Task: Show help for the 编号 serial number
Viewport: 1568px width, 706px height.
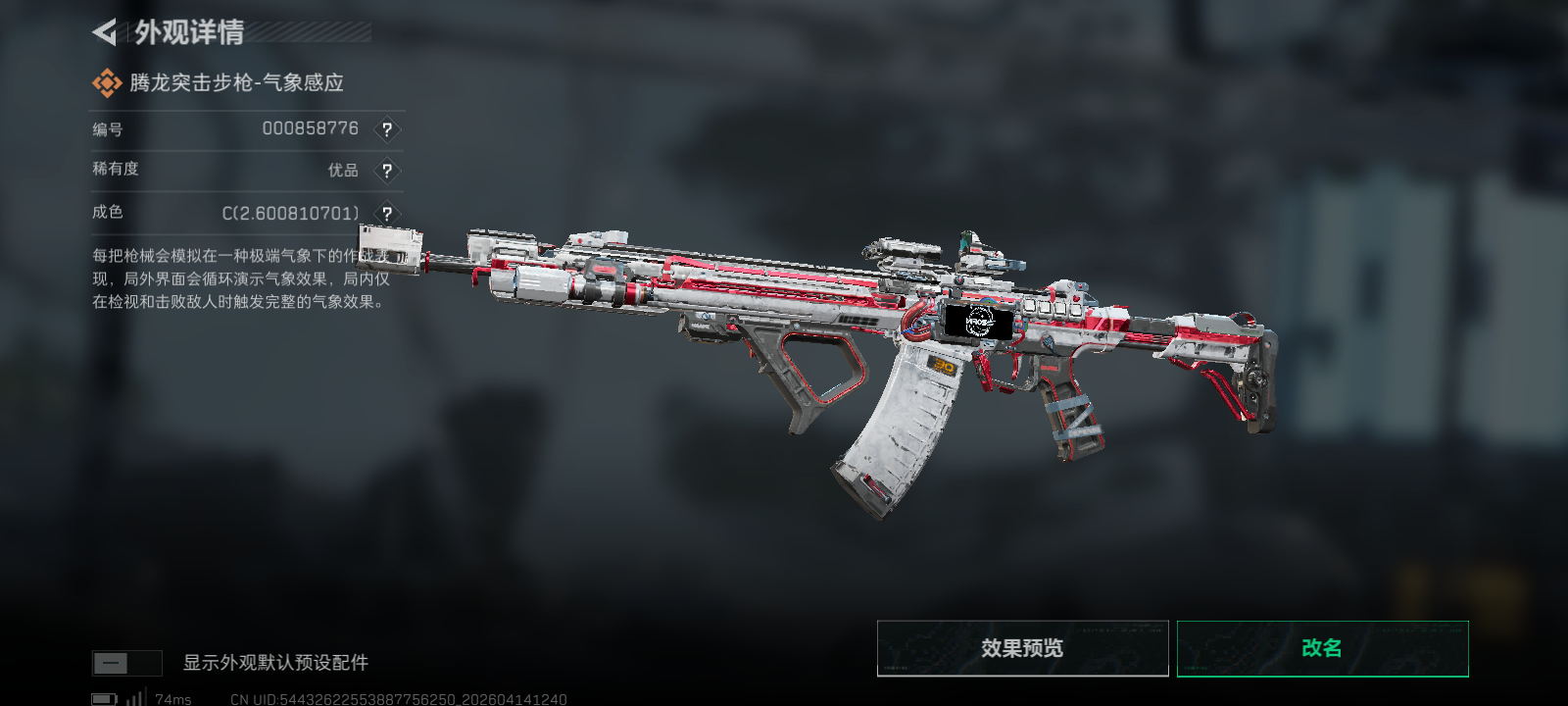Action: coord(387,129)
